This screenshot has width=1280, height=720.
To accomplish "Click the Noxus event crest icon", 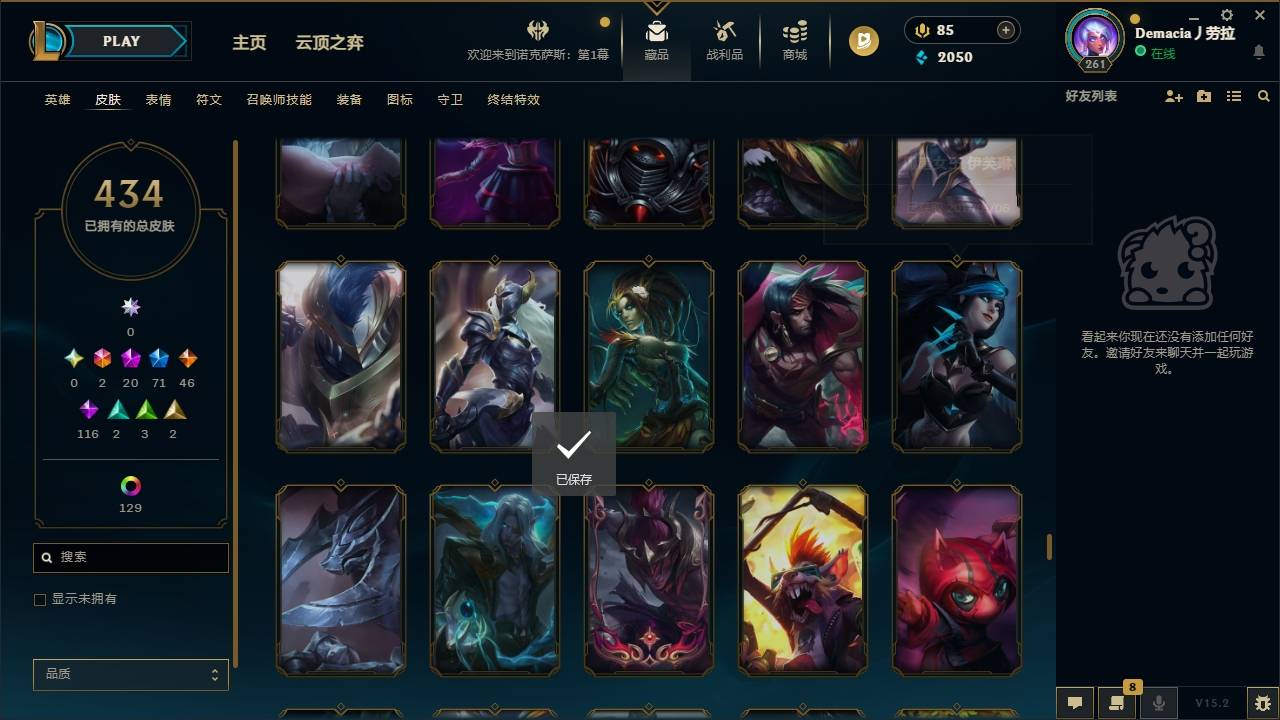I will click(537, 31).
